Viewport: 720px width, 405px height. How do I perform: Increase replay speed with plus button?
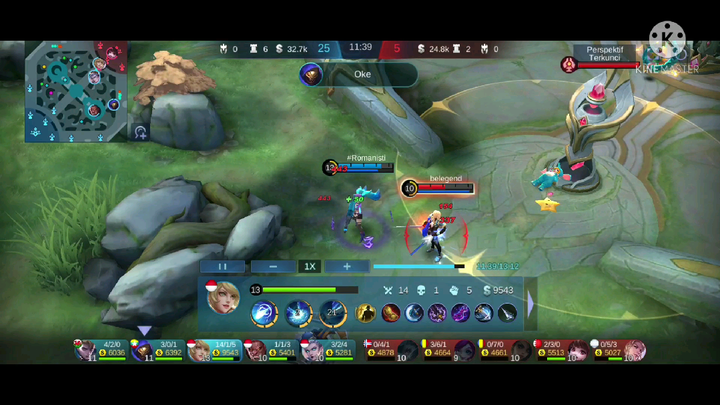pyautogui.click(x=347, y=267)
